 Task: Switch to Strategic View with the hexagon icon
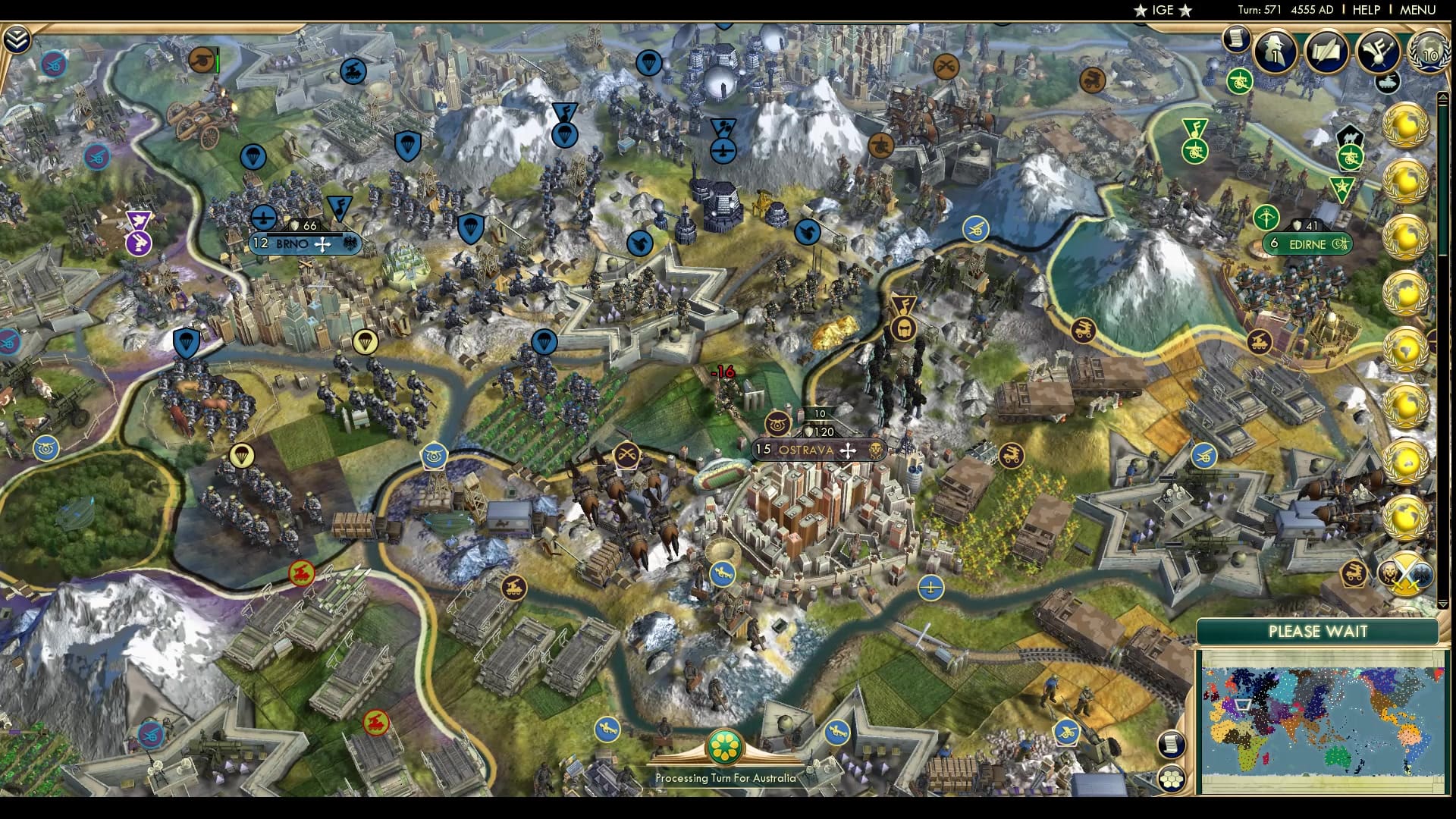(x=1170, y=780)
